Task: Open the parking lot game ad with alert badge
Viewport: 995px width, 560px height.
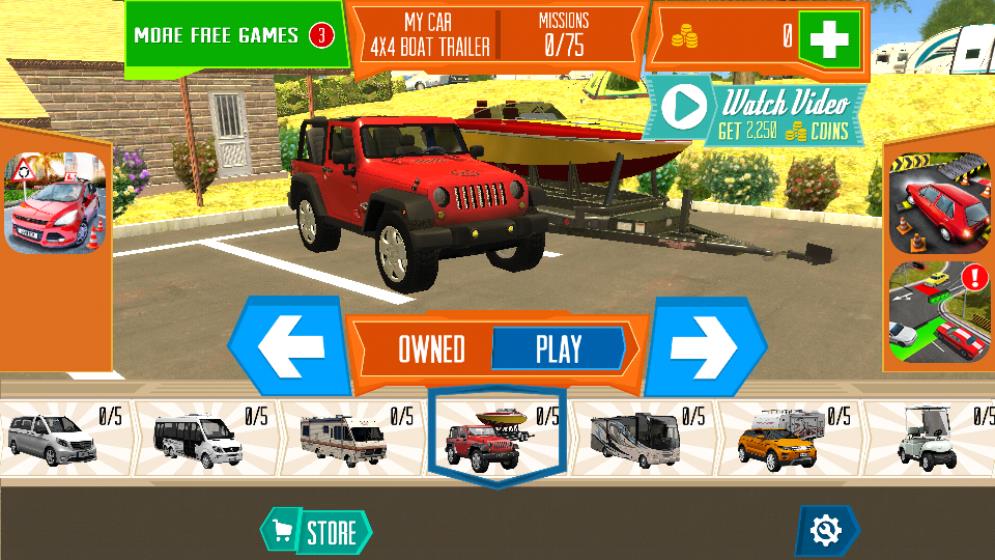Action: pyautogui.click(x=939, y=311)
